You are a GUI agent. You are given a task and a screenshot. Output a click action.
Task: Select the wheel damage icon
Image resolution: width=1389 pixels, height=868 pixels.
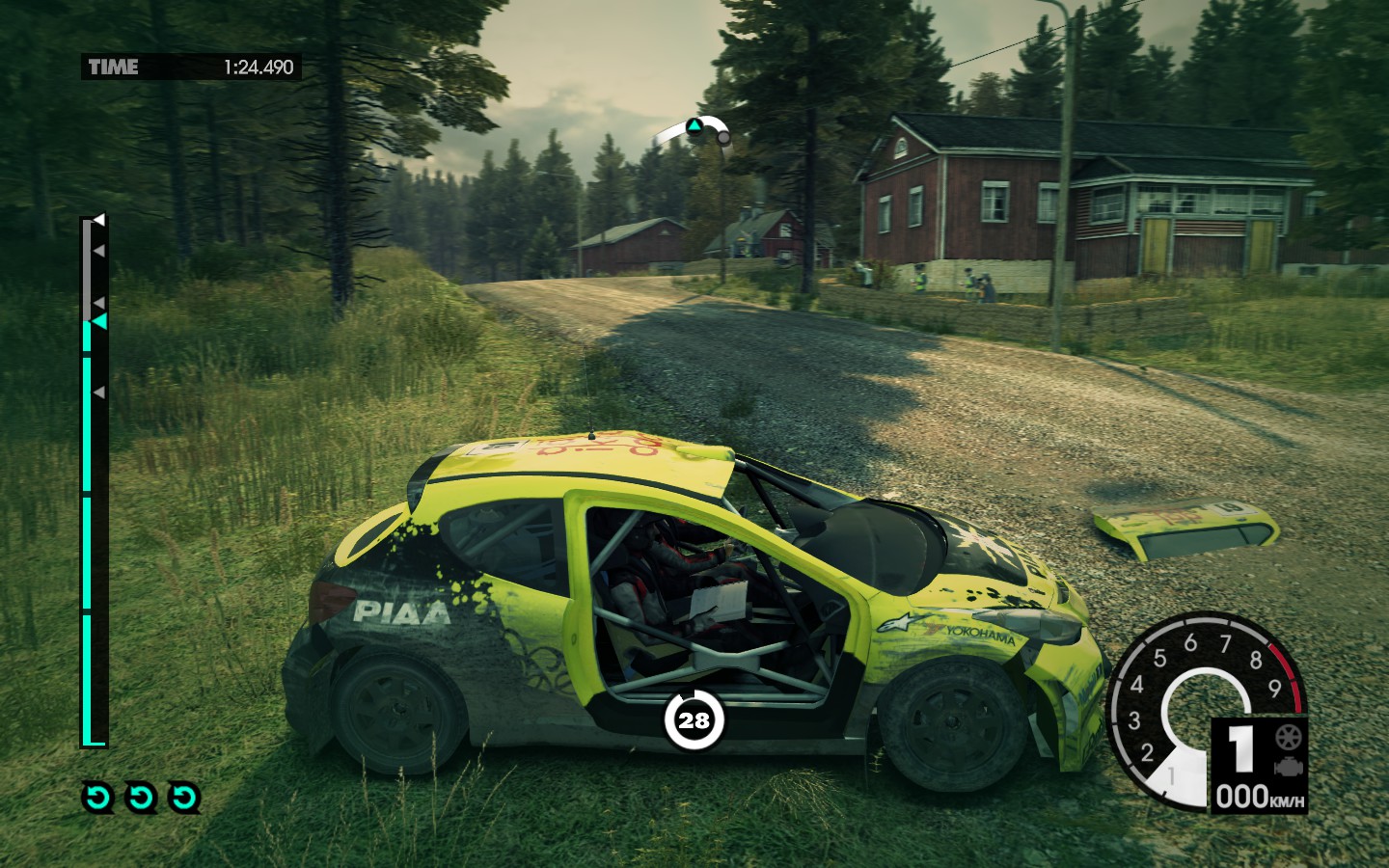1289,738
